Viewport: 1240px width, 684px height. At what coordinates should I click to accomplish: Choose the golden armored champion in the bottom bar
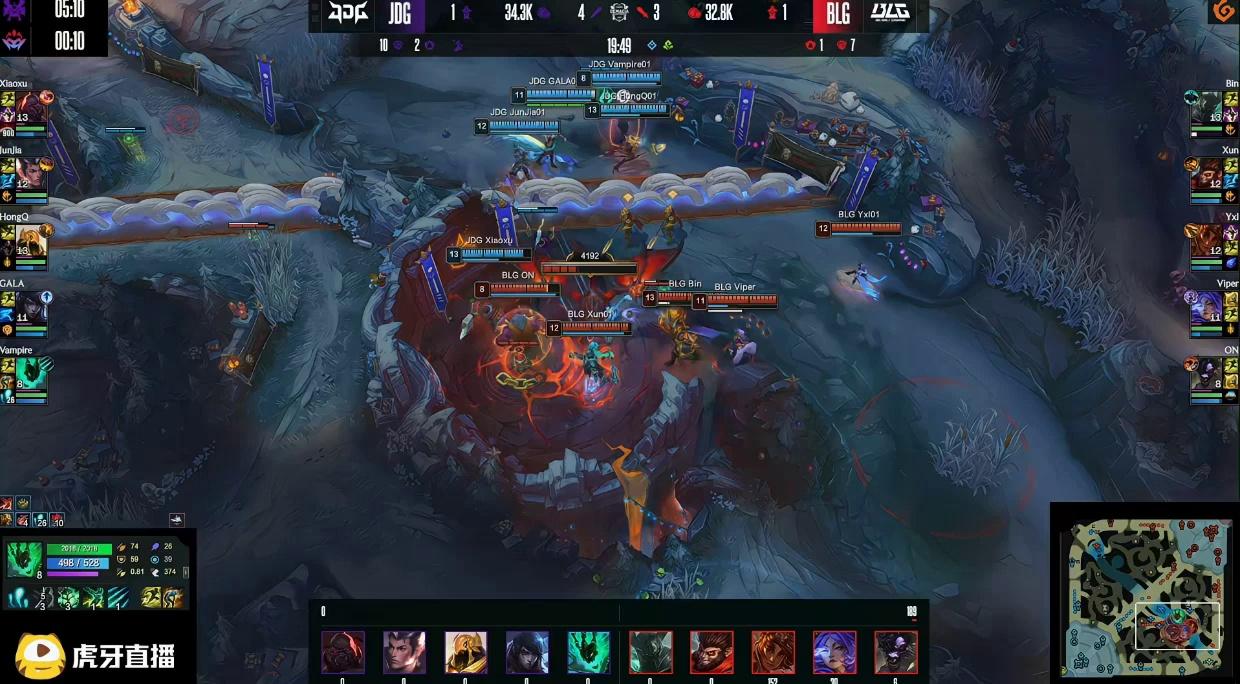[x=466, y=652]
